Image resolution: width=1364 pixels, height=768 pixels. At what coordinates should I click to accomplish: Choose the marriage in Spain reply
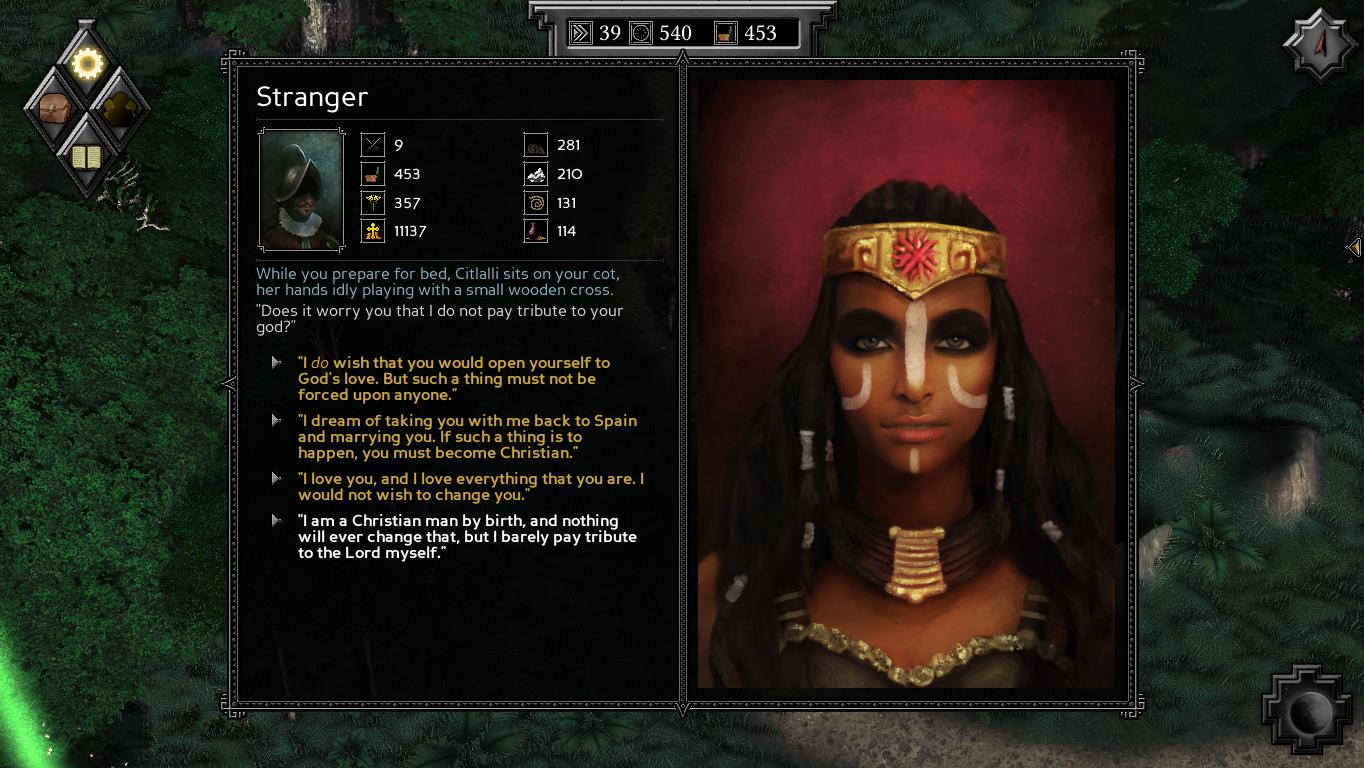click(x=467, y=437)
